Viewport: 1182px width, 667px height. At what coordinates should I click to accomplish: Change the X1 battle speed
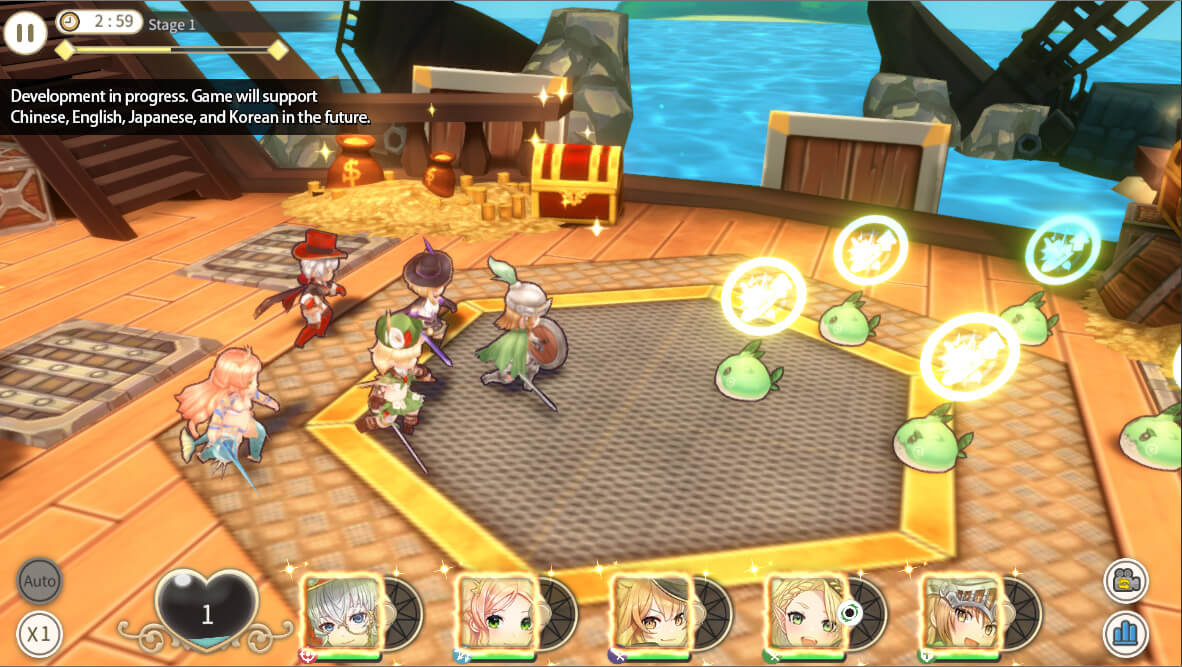point(39,633)
